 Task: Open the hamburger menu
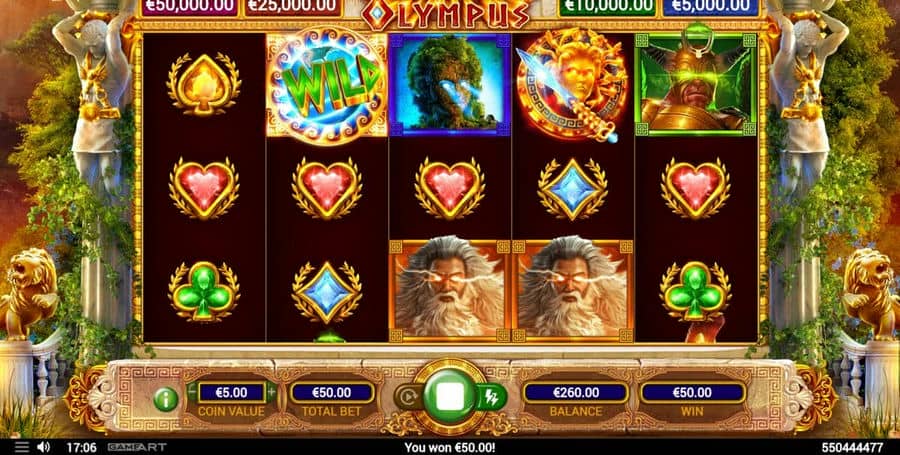click(23, 447)
